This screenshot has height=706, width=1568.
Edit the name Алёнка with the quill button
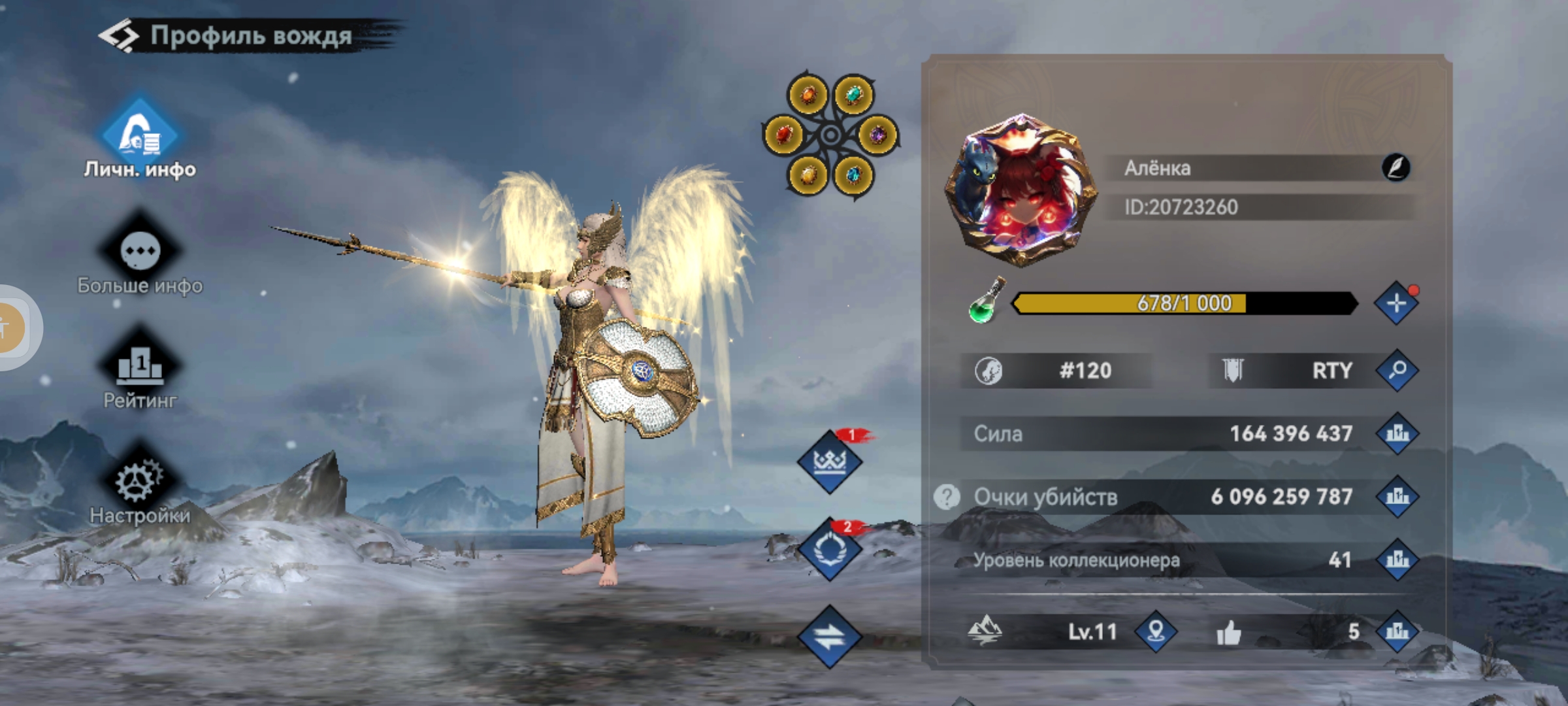click(x=1396, y=168)
